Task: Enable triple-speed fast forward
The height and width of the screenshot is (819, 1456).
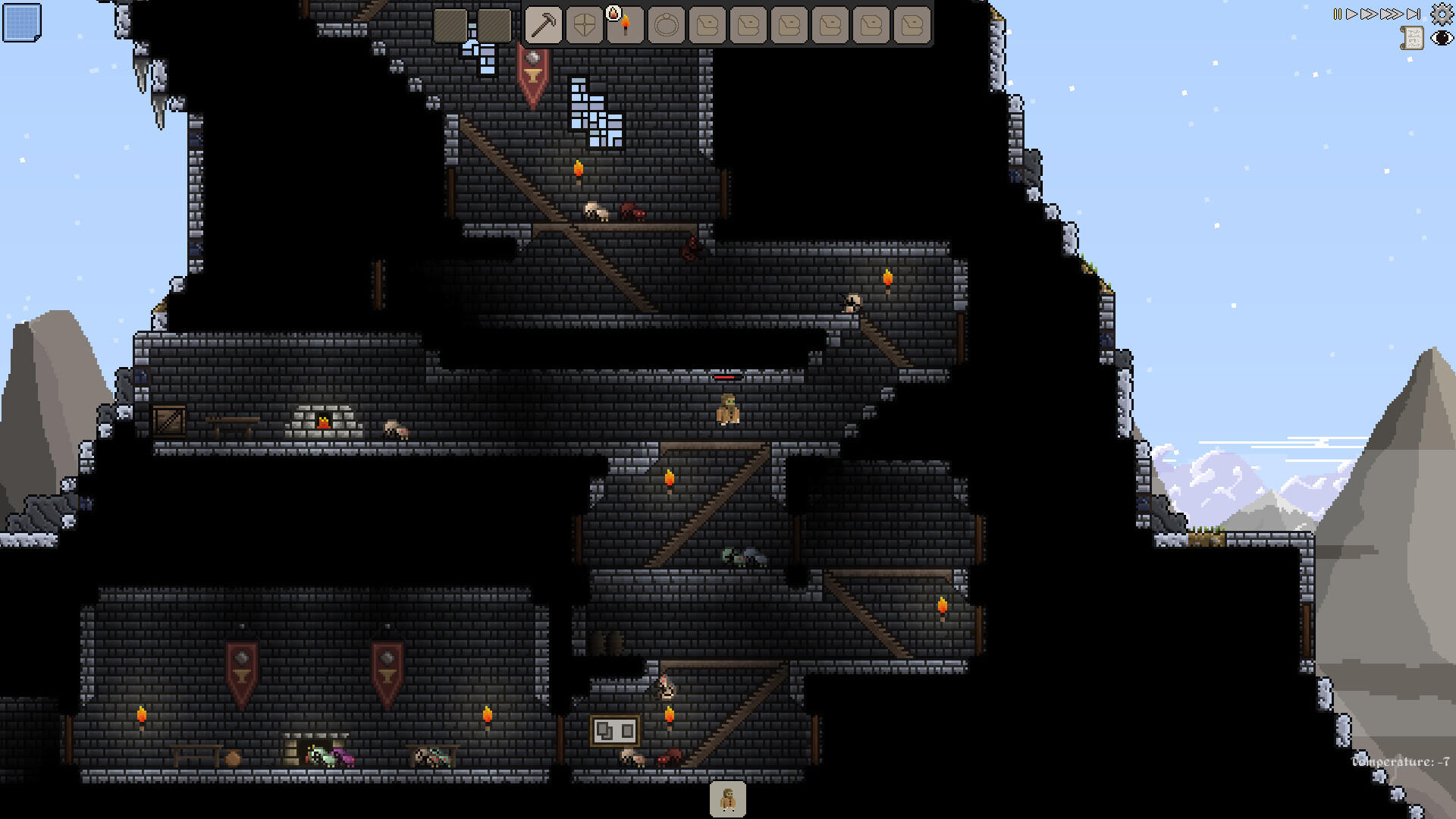Action: point(1391,14)
